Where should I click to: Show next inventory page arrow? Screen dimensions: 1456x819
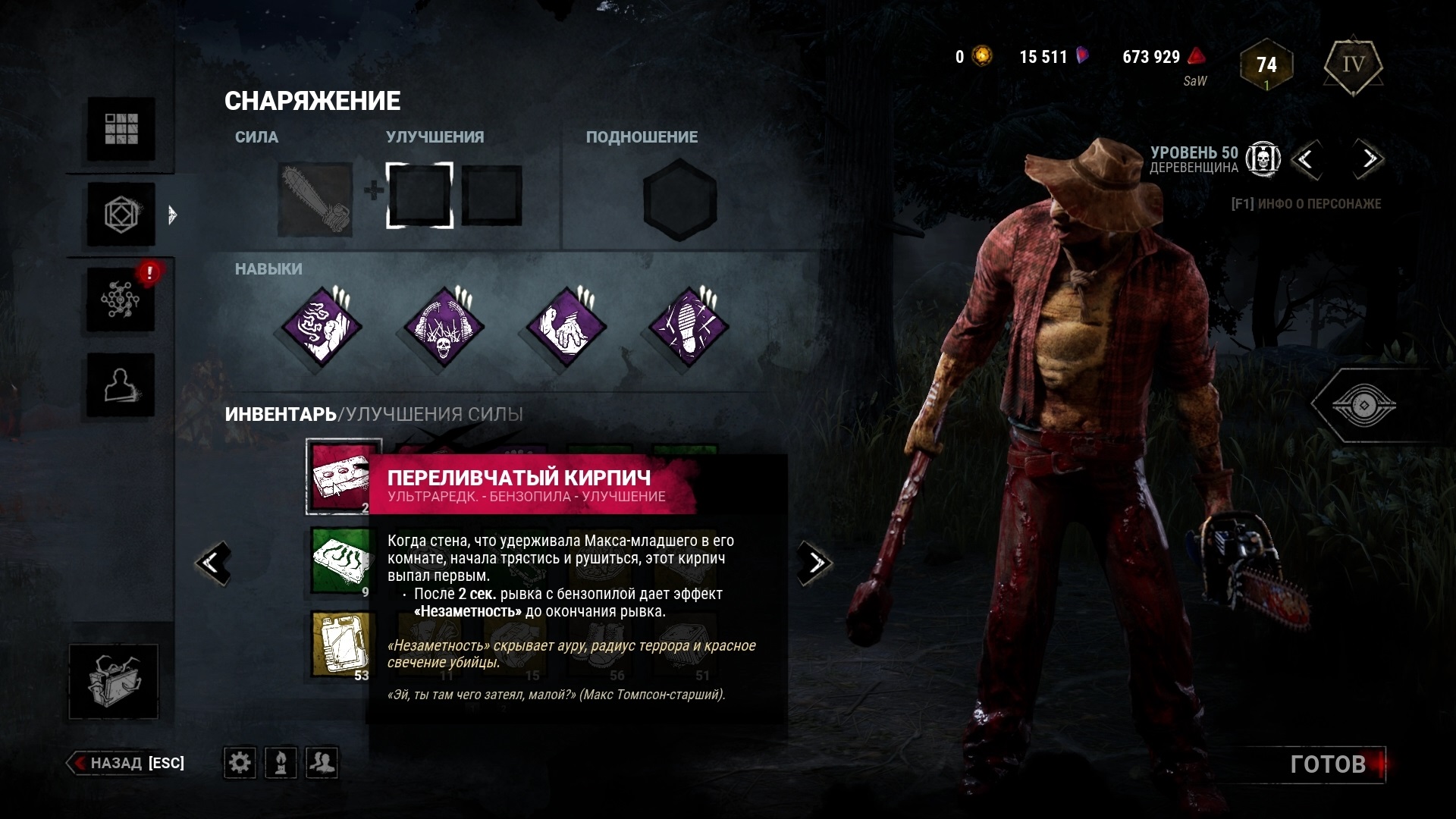tap(814, 563)
